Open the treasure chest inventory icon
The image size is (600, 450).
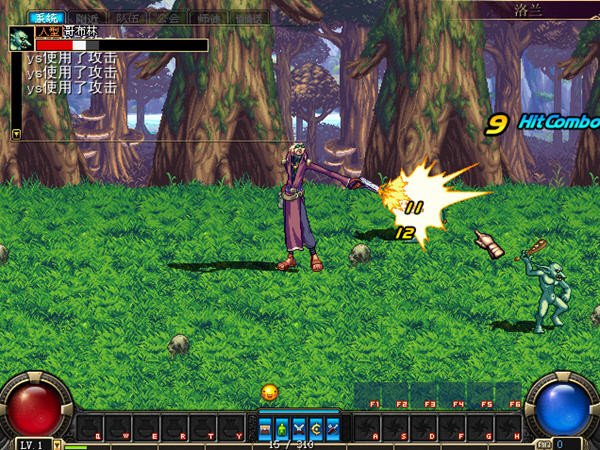tap(265, 429)
